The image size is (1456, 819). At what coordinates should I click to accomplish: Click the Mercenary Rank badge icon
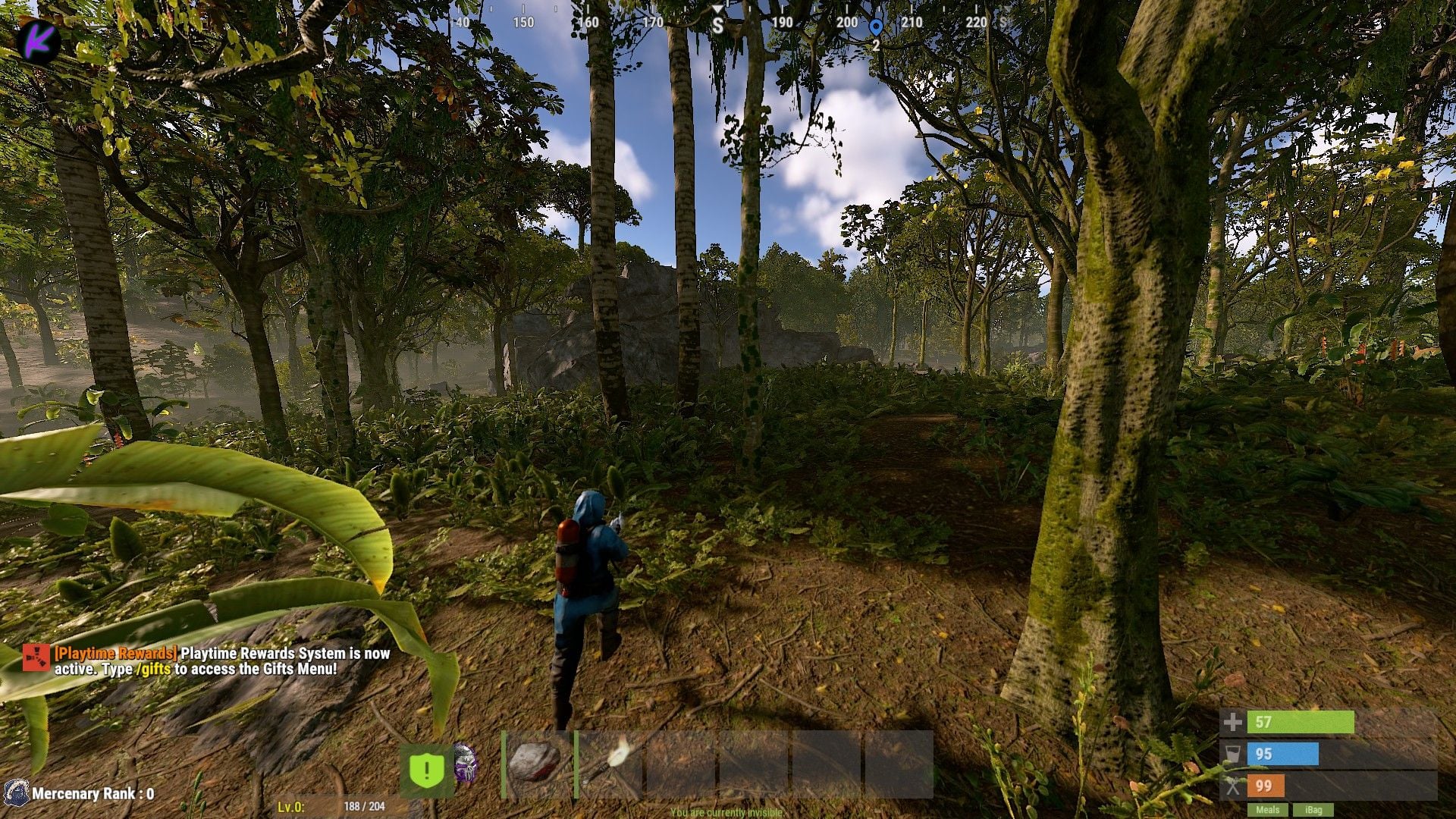(x=15, y=793)
